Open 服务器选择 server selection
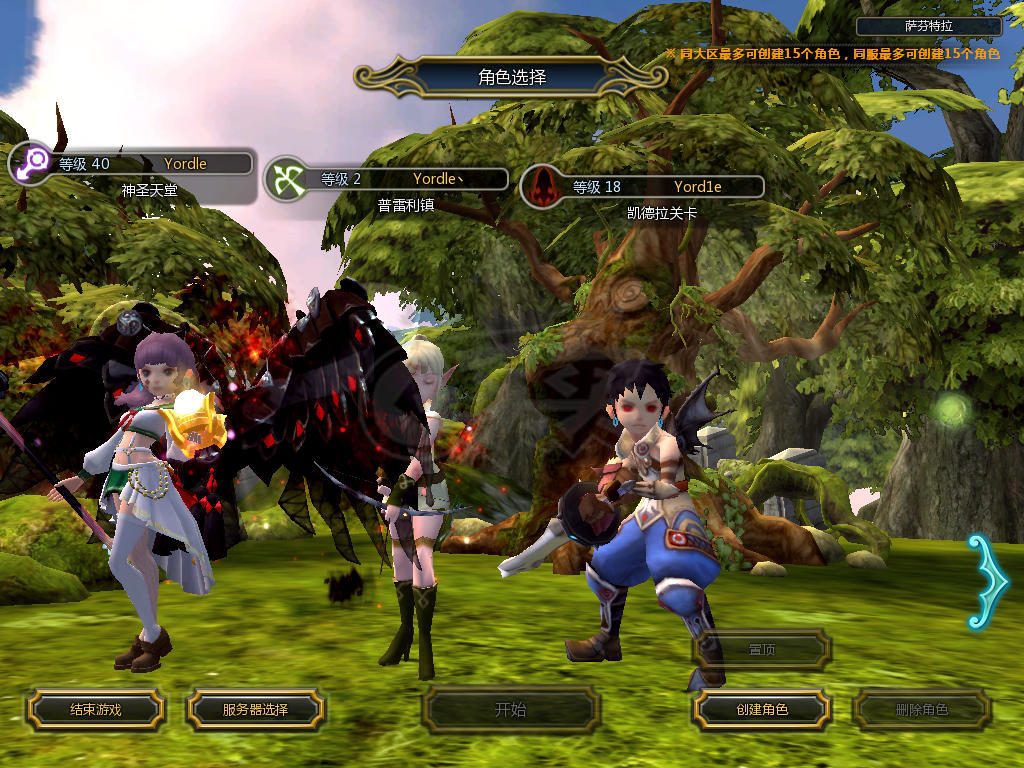The image size is (1024, 768). point(255,709)
